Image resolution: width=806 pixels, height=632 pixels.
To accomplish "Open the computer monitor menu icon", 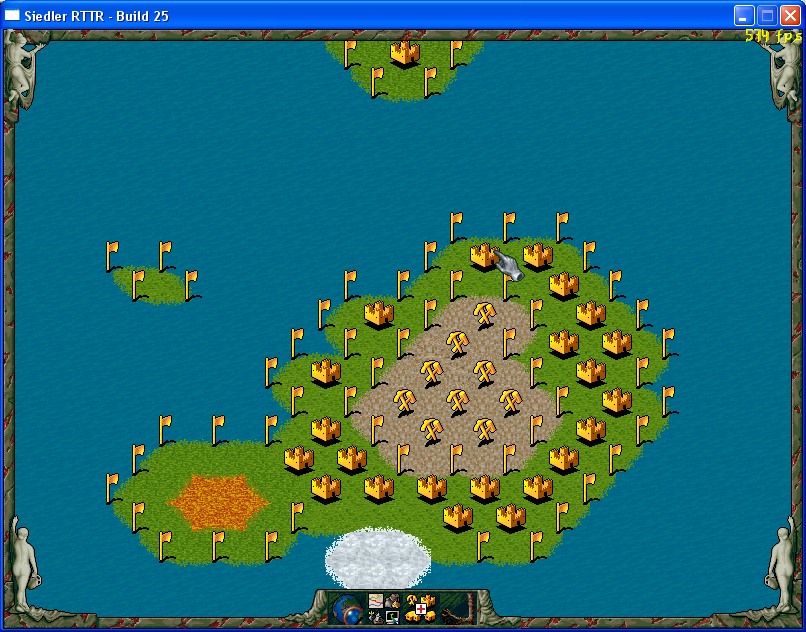I will [392, 617].
